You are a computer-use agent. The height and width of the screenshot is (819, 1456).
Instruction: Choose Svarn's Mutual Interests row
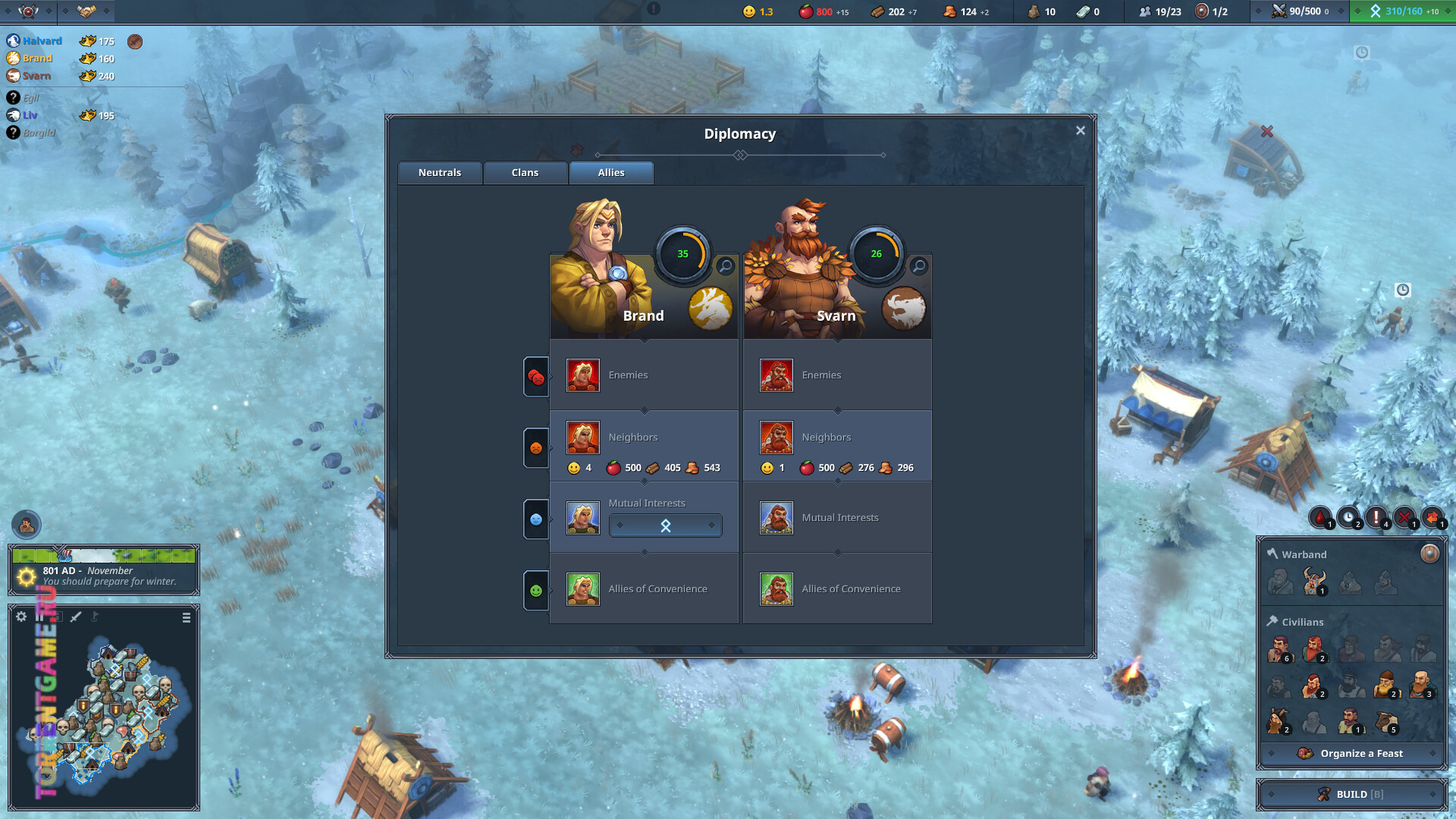[837, 518]
